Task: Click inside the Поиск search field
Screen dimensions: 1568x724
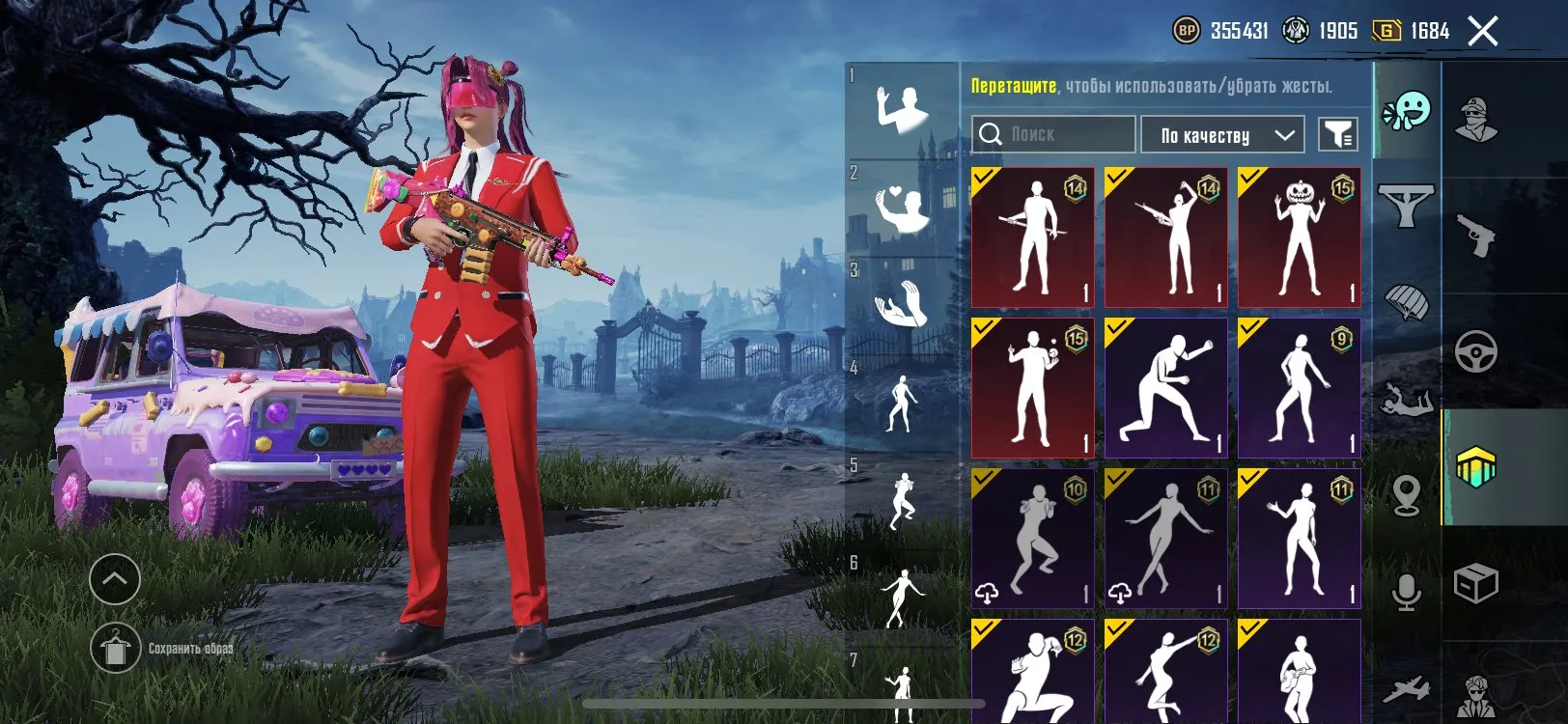Action: point(1052,134)
